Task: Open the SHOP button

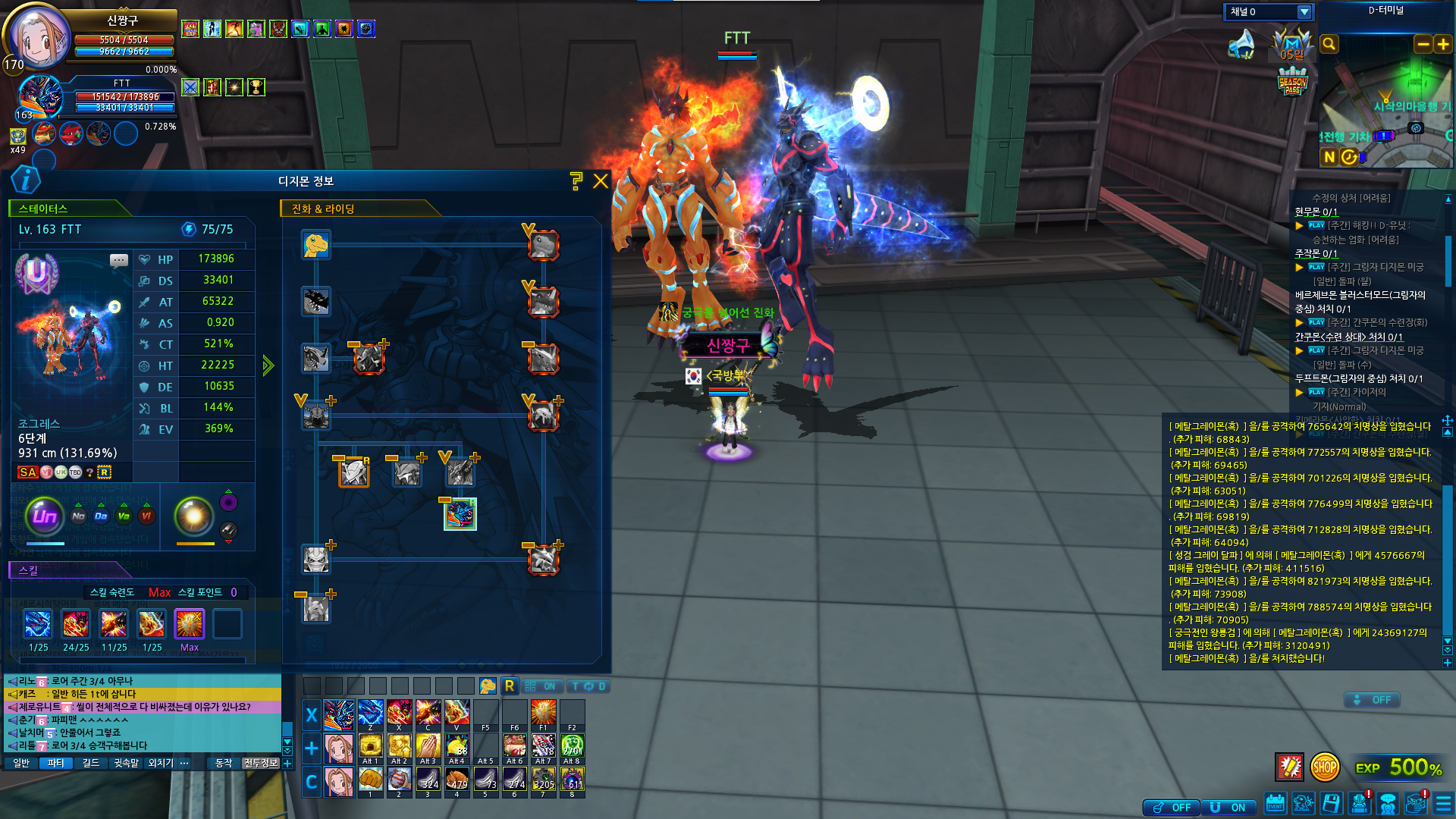Action: coord(1324,767)
